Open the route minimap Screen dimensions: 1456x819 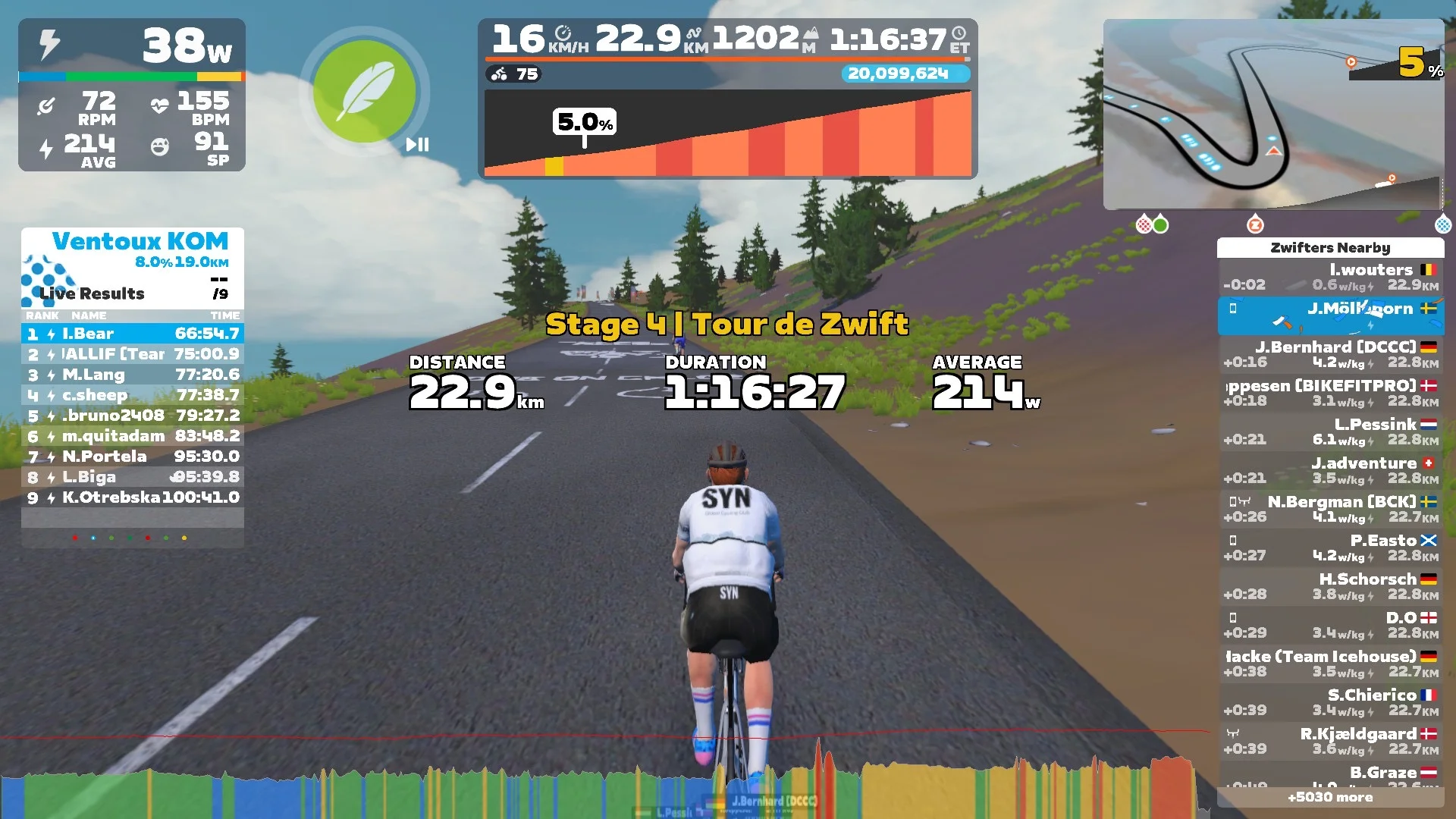tap(1273, 115)
